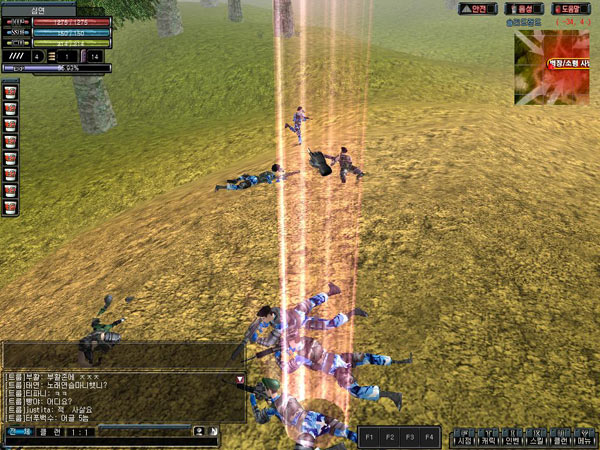Open the 인벤 (inventory) button
600x450 pixels.
[512, 440]
